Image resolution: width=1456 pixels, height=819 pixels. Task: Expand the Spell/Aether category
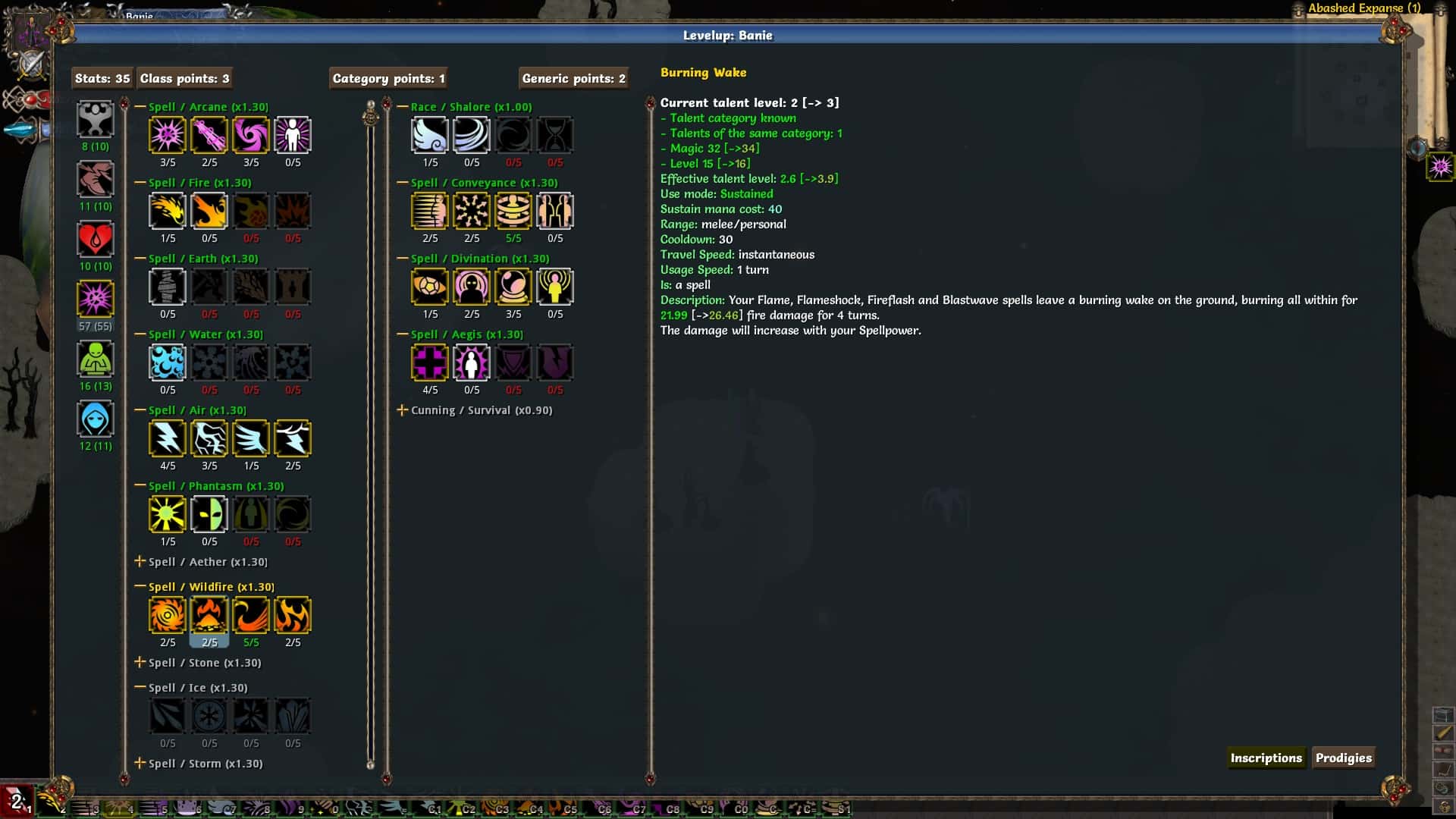[x=140, y=562]
